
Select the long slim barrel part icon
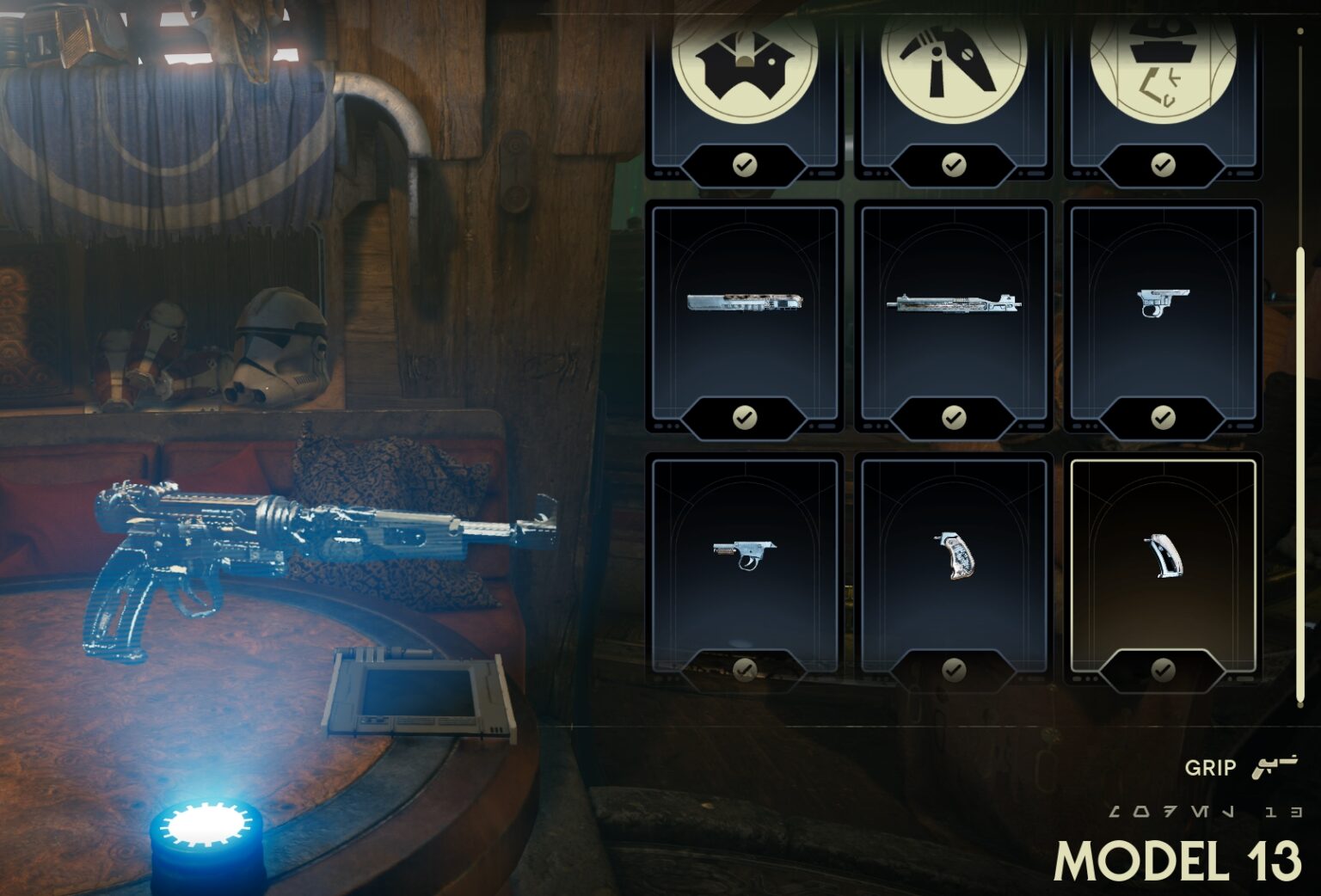[x=745, y=303]
